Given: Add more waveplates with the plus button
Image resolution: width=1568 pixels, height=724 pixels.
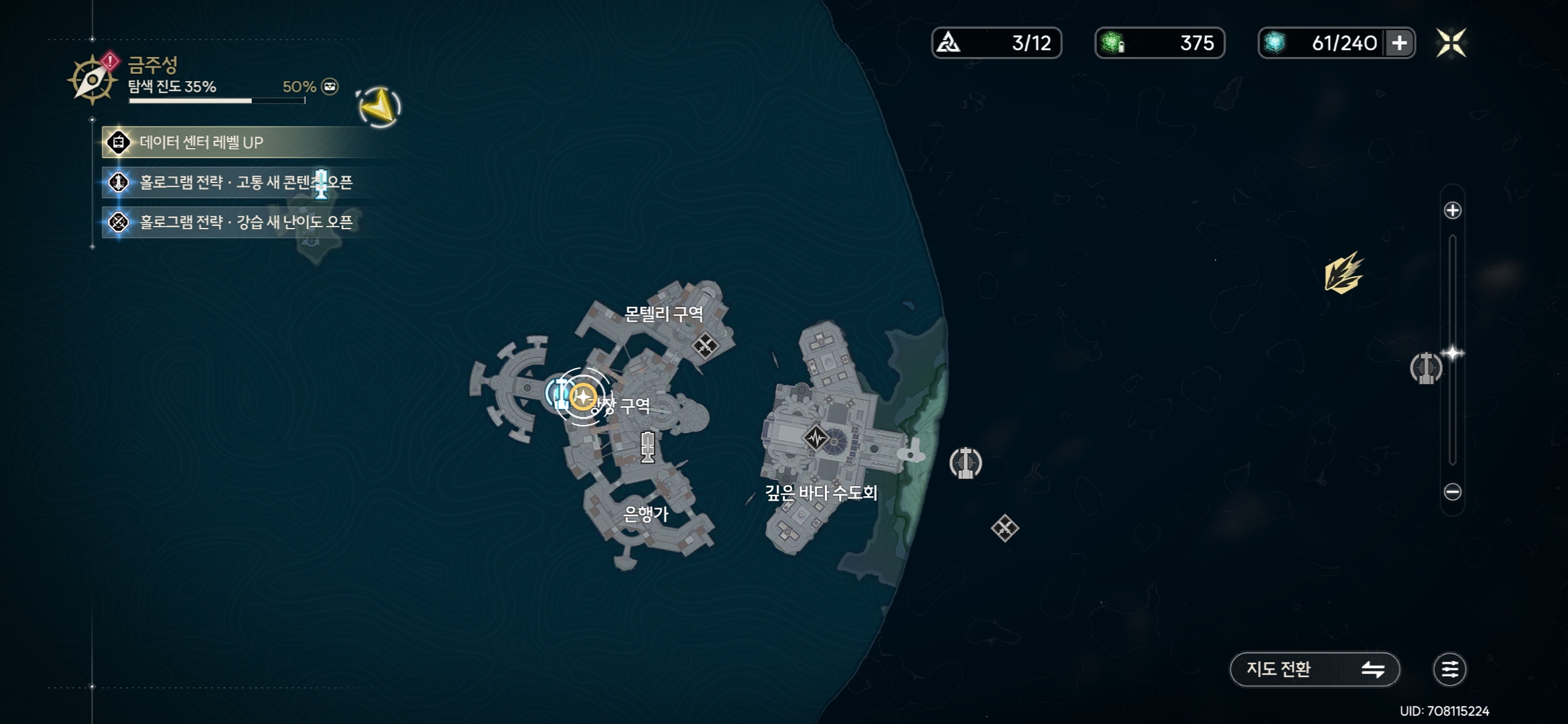Looking at the screenshot, I should point(1399,43).
